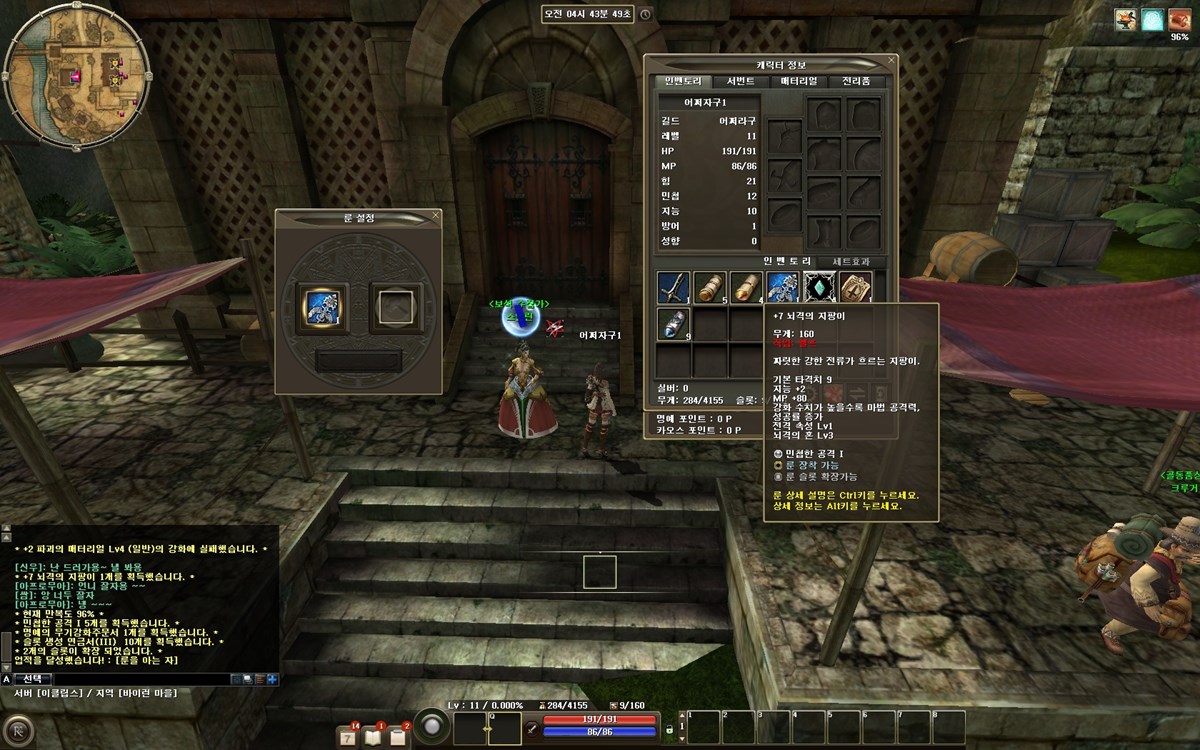Select the staff in the rune window's left slot
Image resolution: width=1200 pixels, height=750 pixels.
pos(324,301)
